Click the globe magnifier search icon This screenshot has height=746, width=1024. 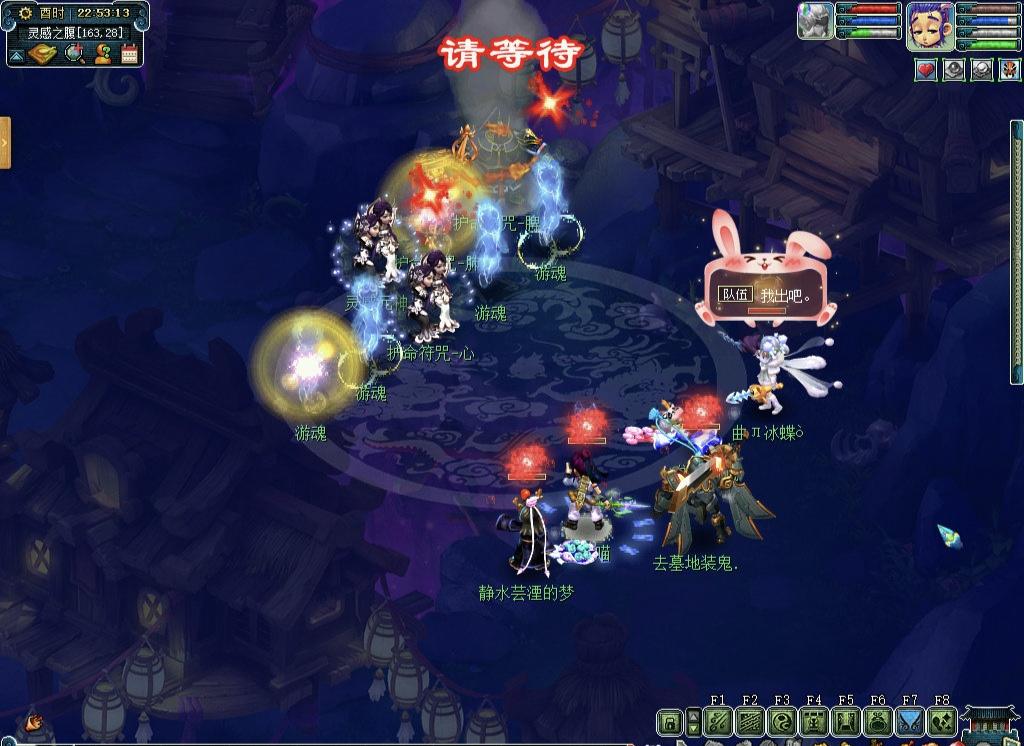click(x=74, y=54)
